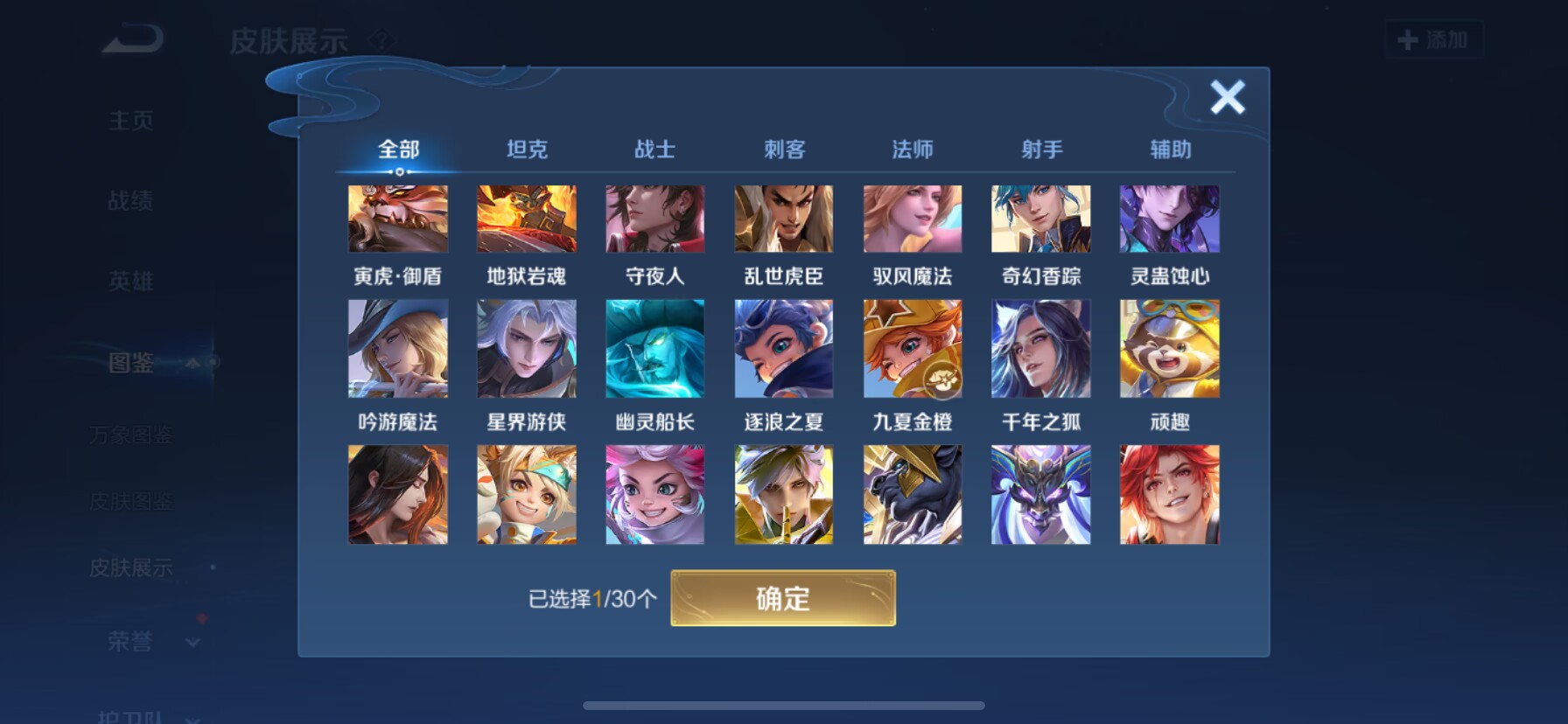The image size is (1568, 724).
Task: Select the 灵蛊蚀心 skin thumbnail
Action: (x=1169, y=218)
